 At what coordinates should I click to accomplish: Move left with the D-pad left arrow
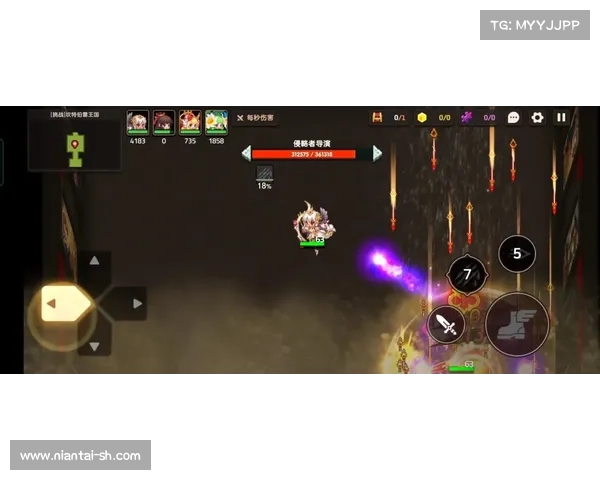tap(56, 303)
